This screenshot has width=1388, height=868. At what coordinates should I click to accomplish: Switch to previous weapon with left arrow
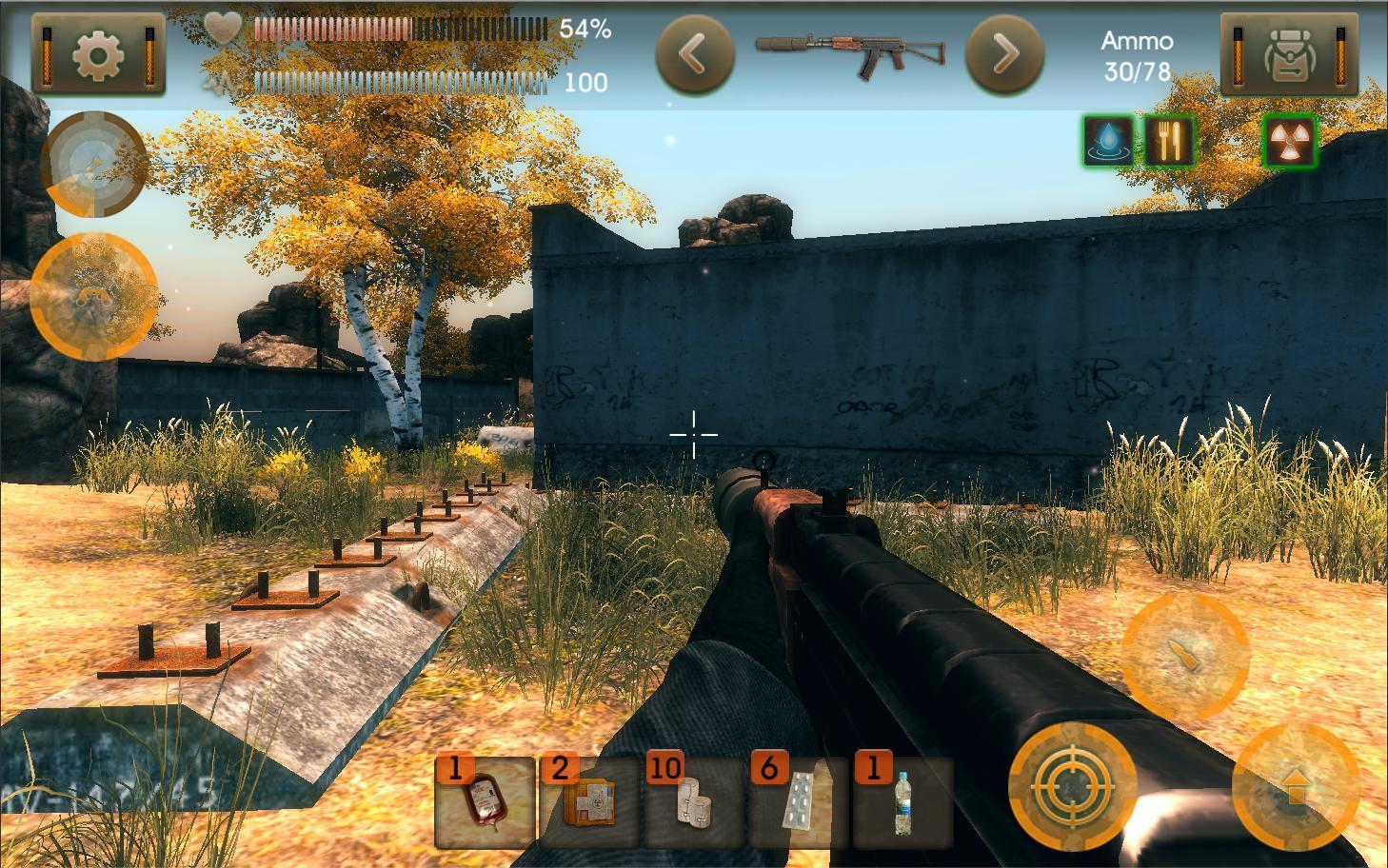coord(694,54)
